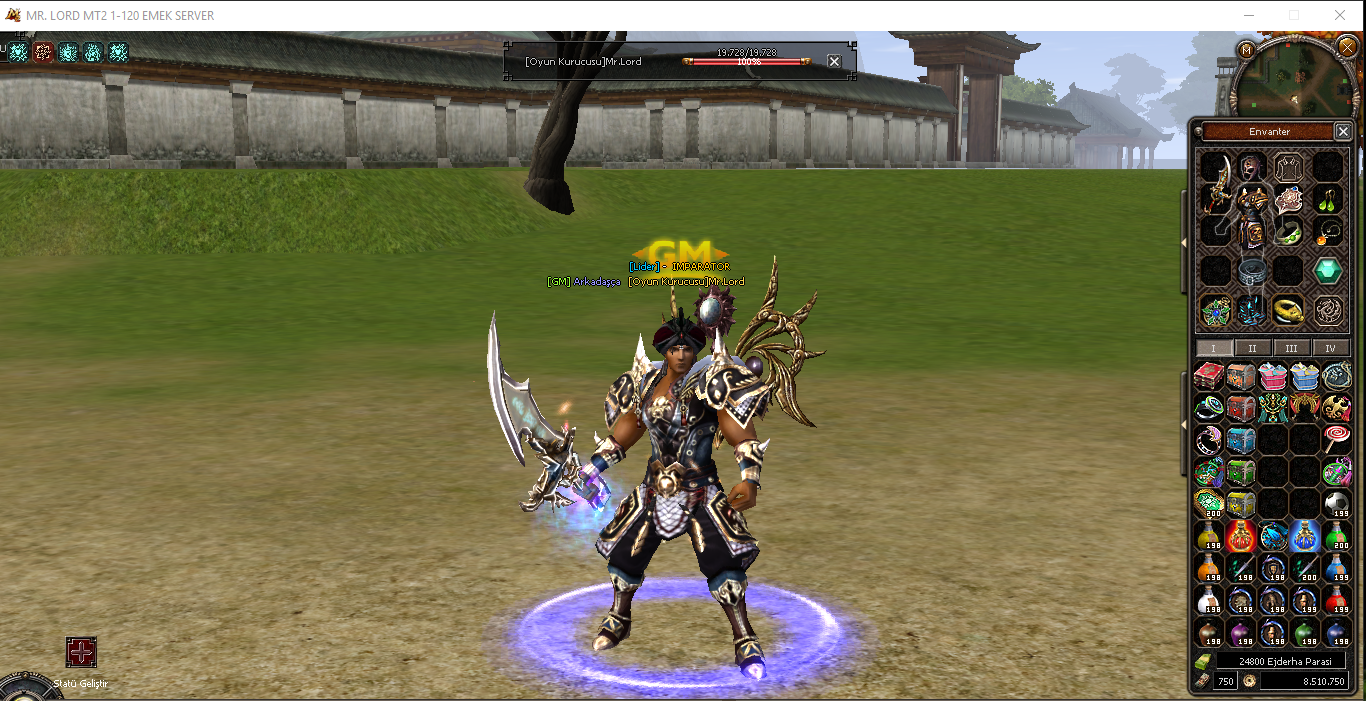
Task: Close the game window
Action: point(1340,15)
